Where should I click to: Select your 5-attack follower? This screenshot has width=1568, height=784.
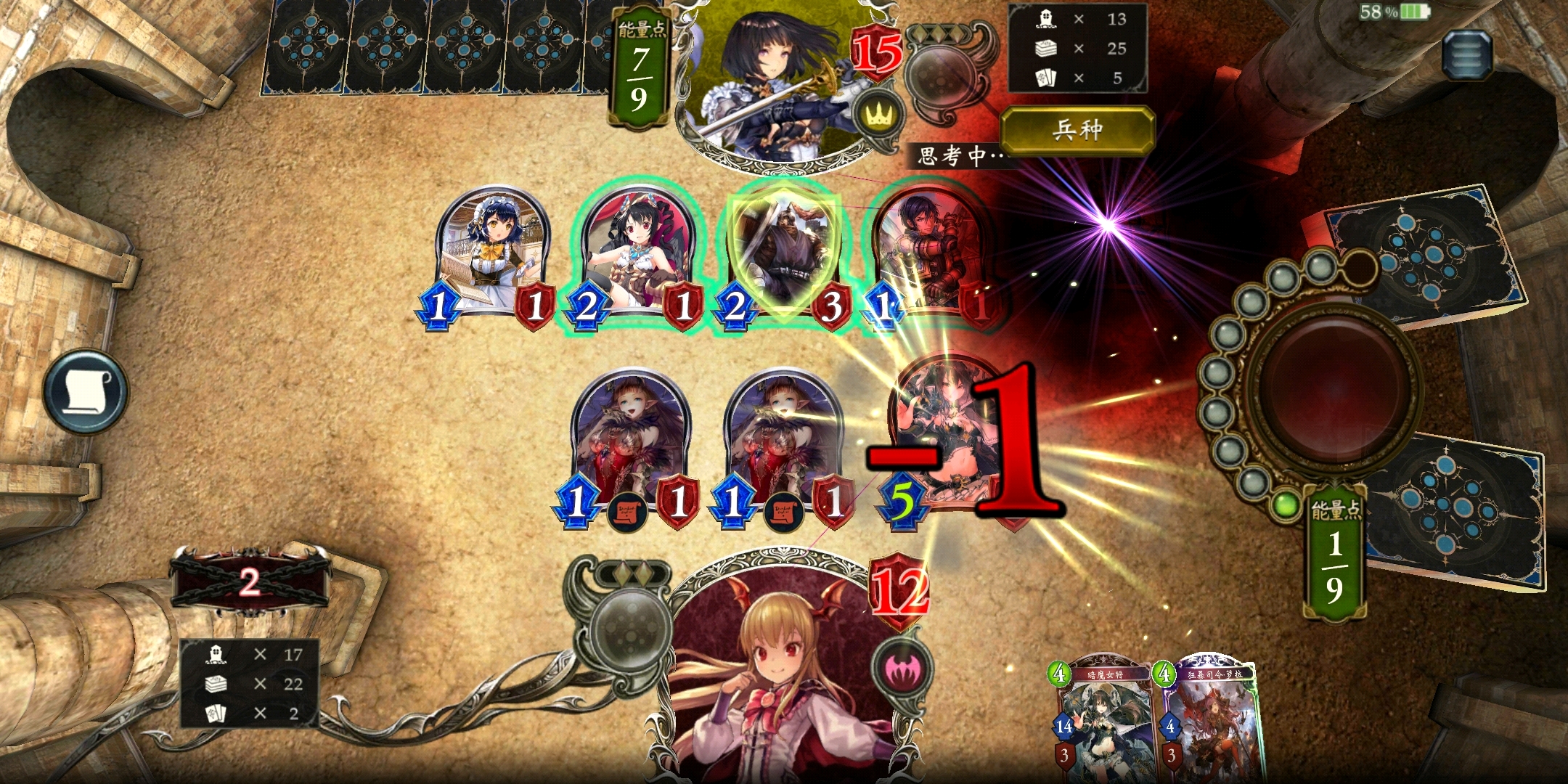(x=944, y=436)
